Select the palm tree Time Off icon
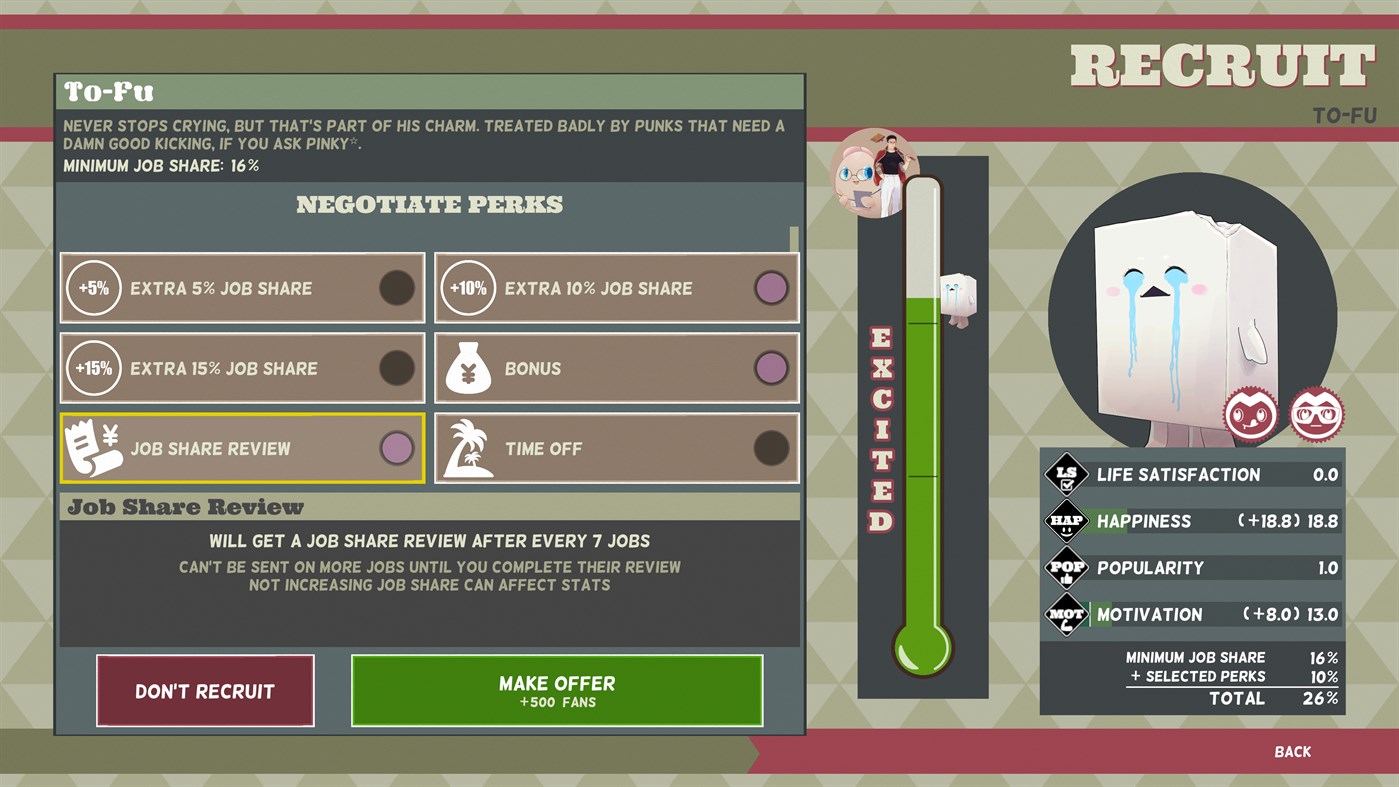This screenshot has height=787, width=1399. 468,448
